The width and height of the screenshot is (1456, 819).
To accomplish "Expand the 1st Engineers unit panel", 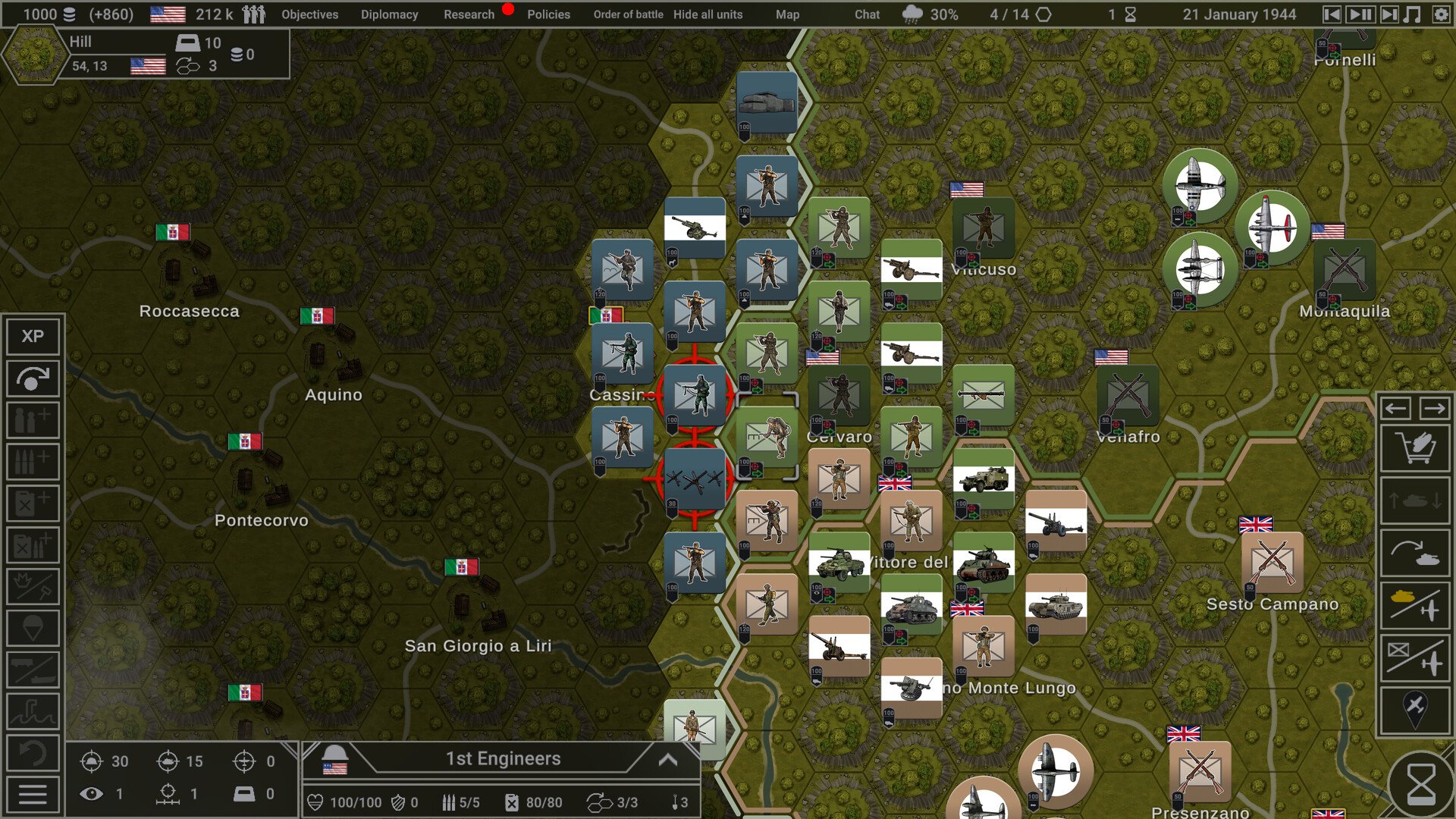I will [667, 759].
